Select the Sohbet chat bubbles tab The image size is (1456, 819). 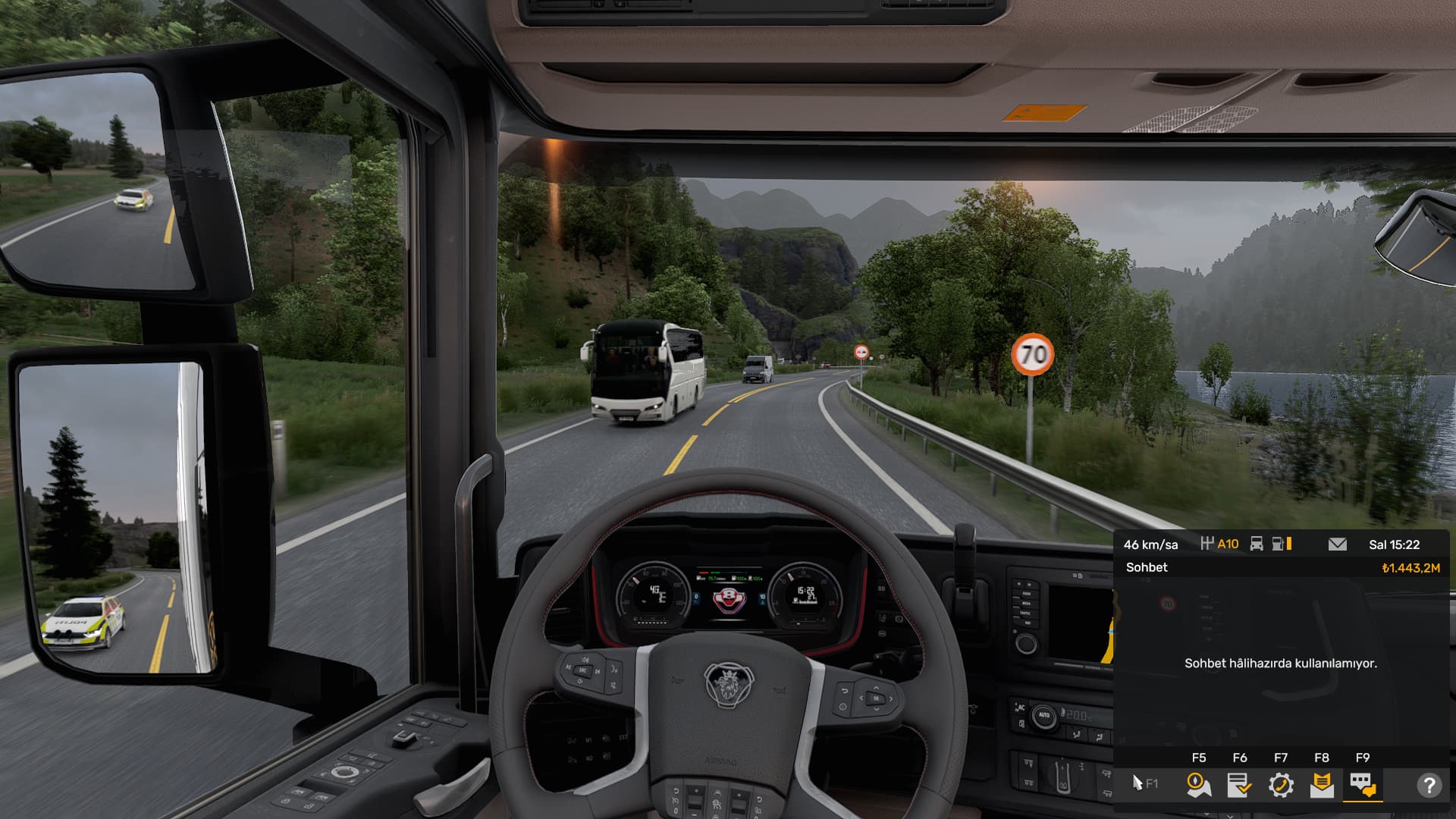pyautogui.click(x=1362, y=785)
